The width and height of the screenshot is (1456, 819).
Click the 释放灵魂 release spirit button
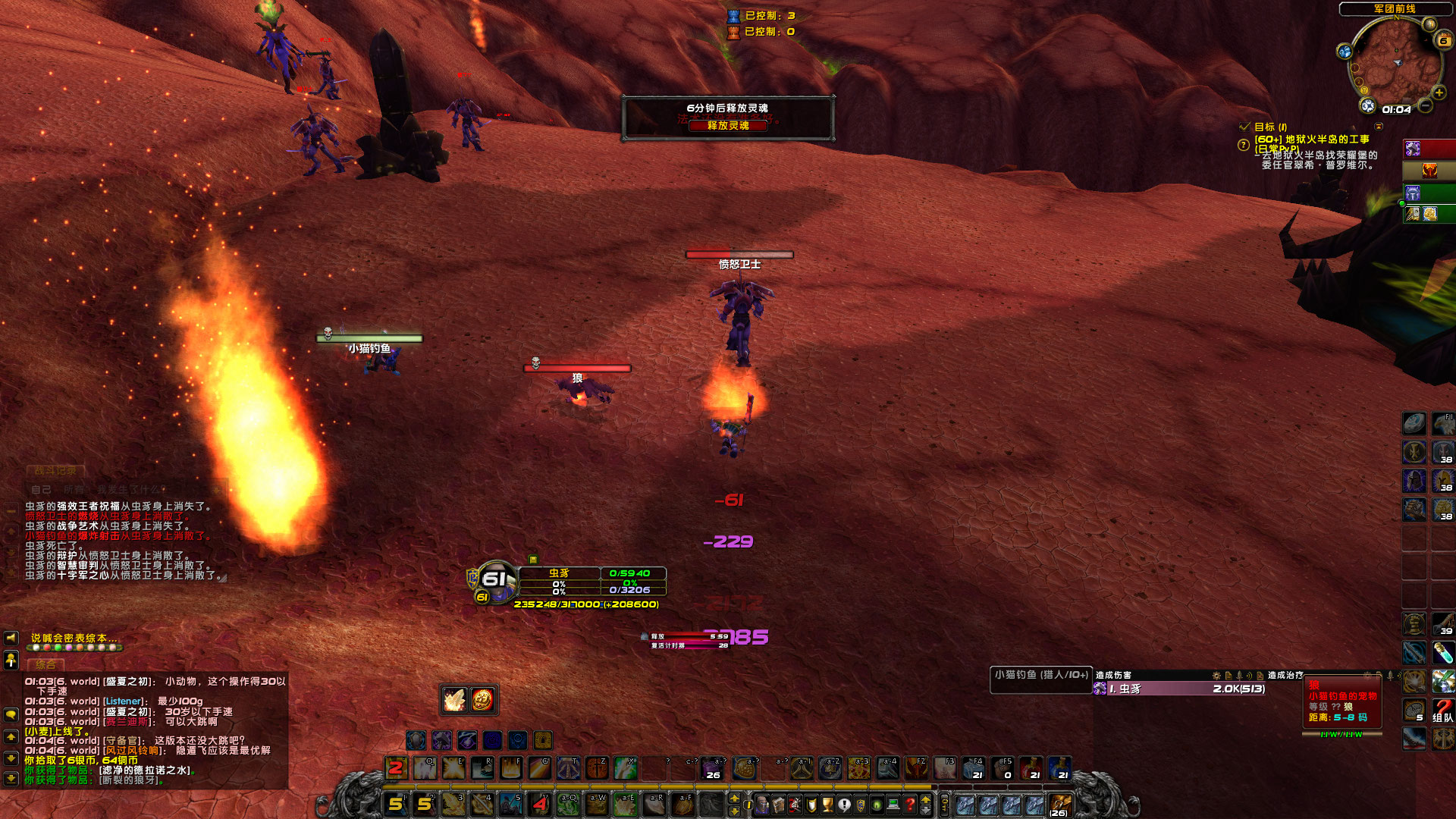click(726, 127)
